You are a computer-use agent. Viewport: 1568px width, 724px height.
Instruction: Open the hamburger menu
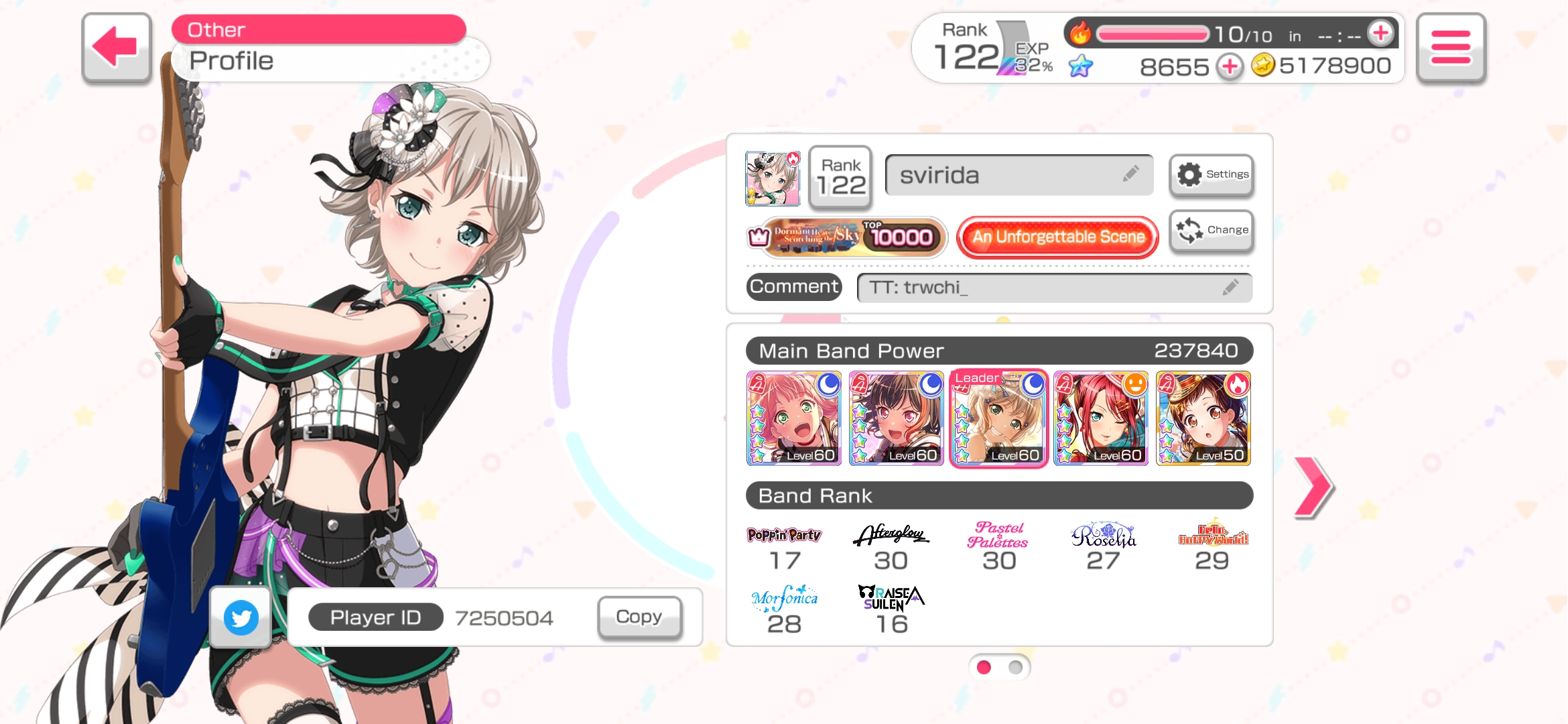(1450, 48)
